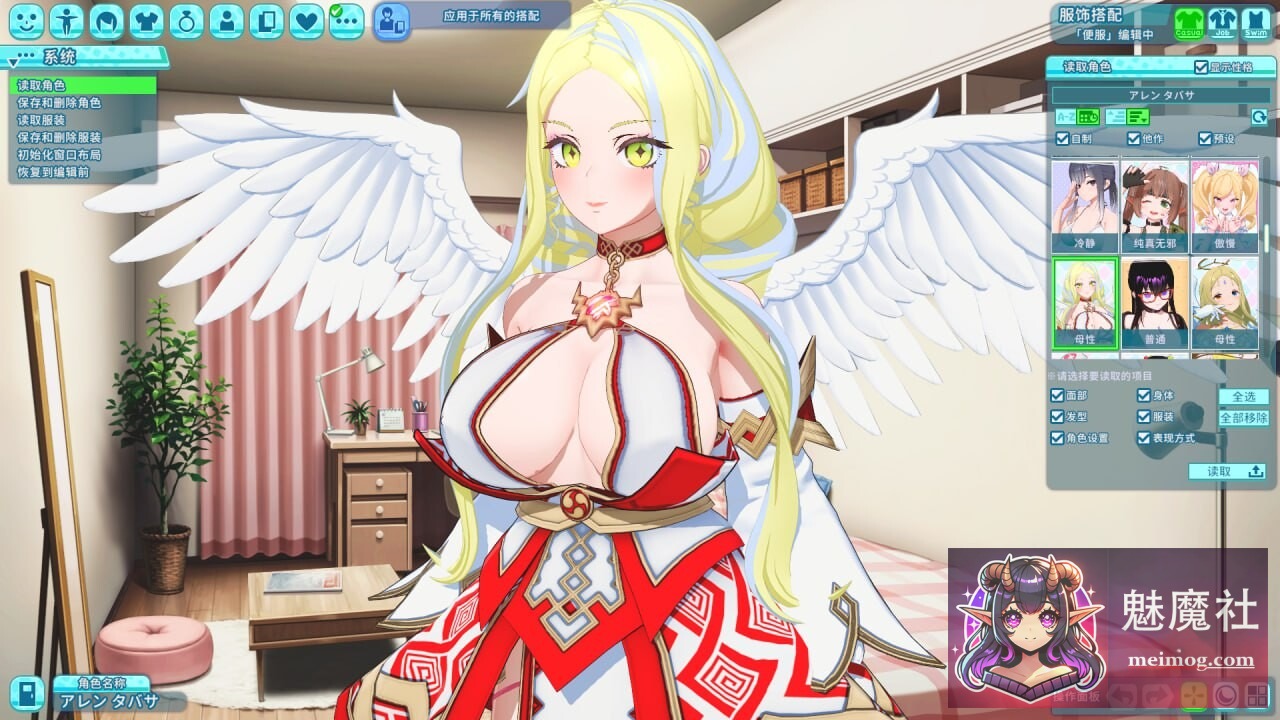Click the refresh icon in the character list panel

click(1259, 117)
